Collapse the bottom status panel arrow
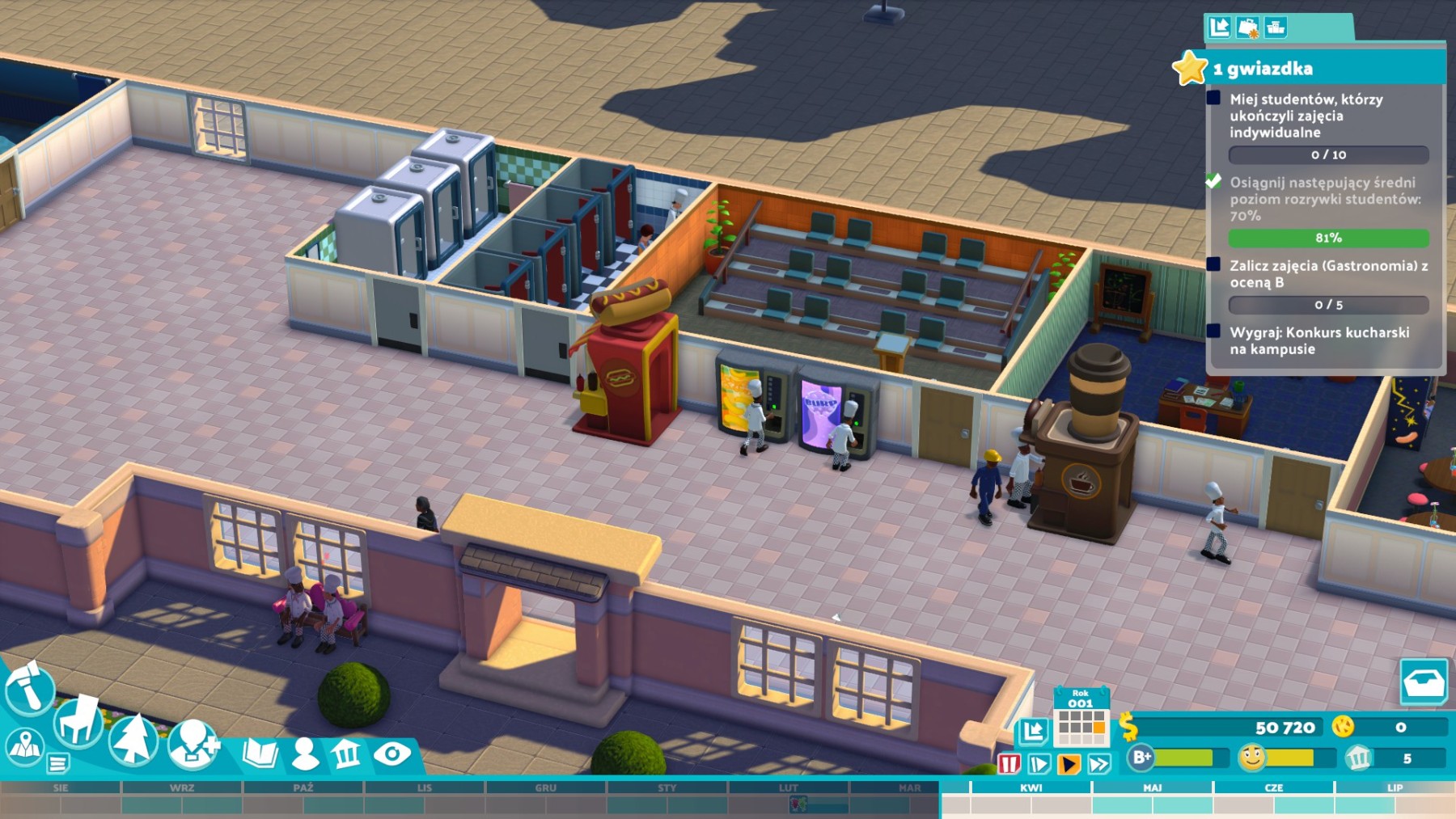 pos(1033,732)
